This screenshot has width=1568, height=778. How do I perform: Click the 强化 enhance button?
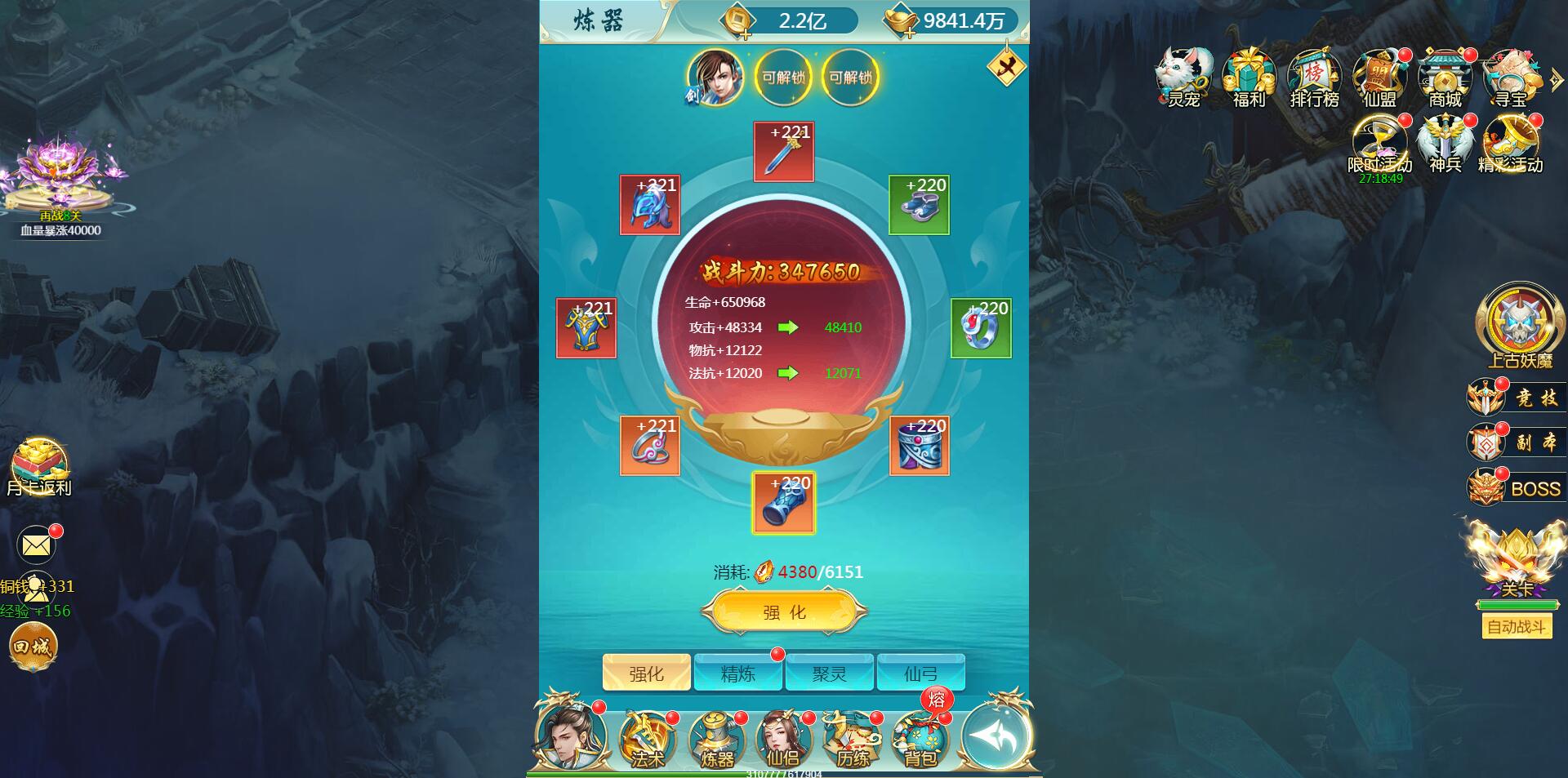click(x=784, y=612)
